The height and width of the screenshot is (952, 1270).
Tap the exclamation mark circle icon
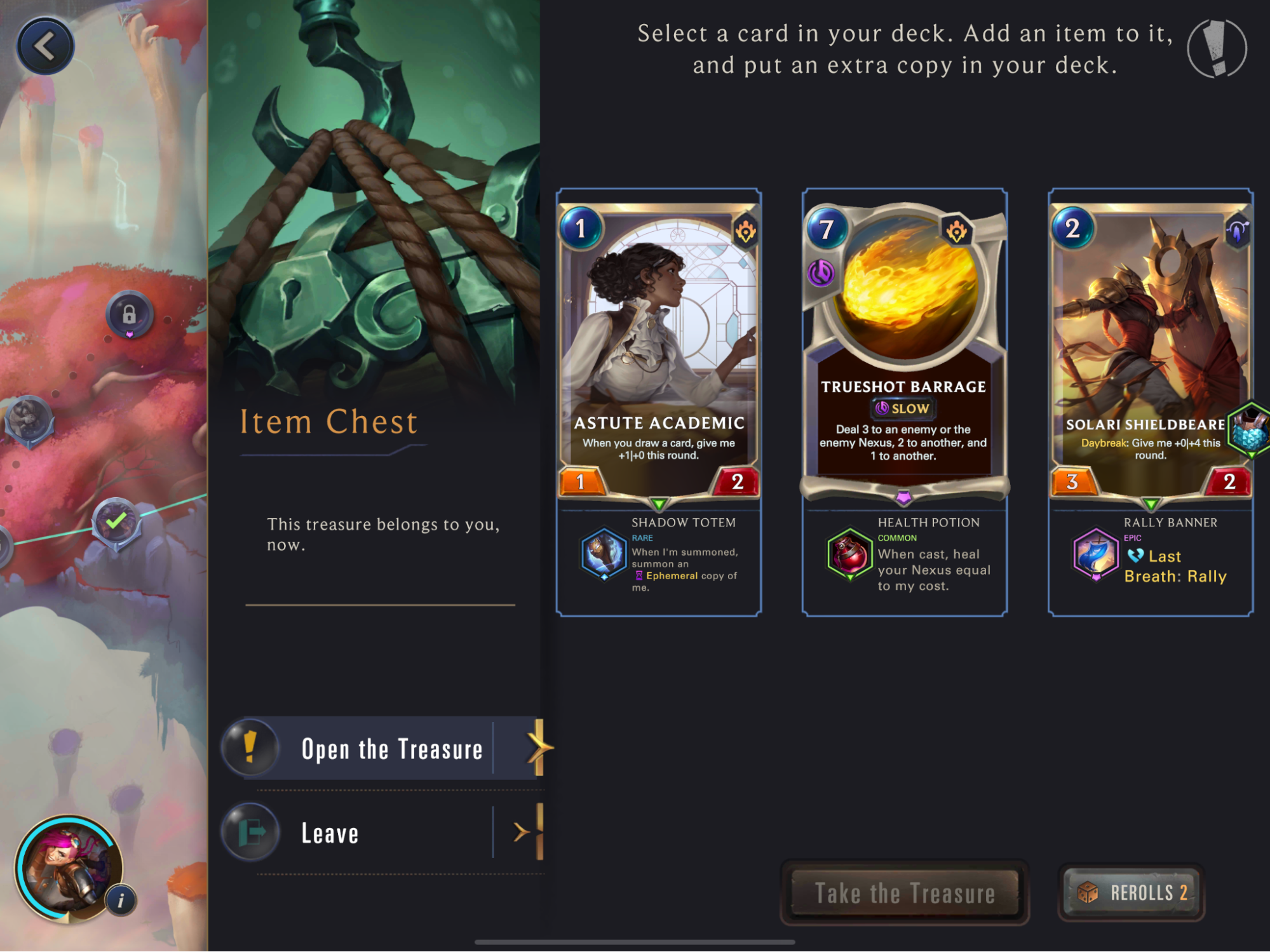(1217, 49)
